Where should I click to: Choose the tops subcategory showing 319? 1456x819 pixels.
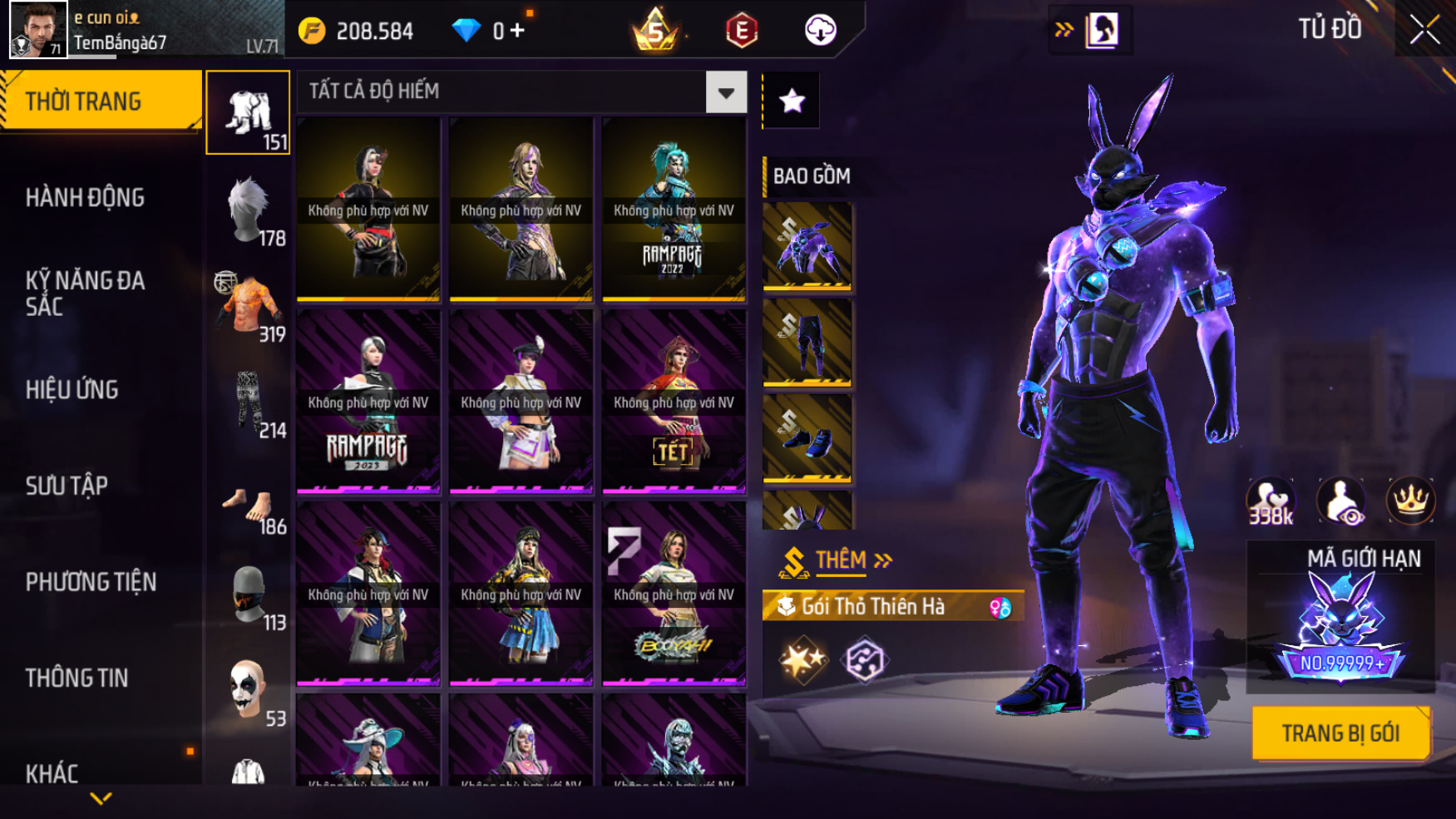click(x=249, y=306)
